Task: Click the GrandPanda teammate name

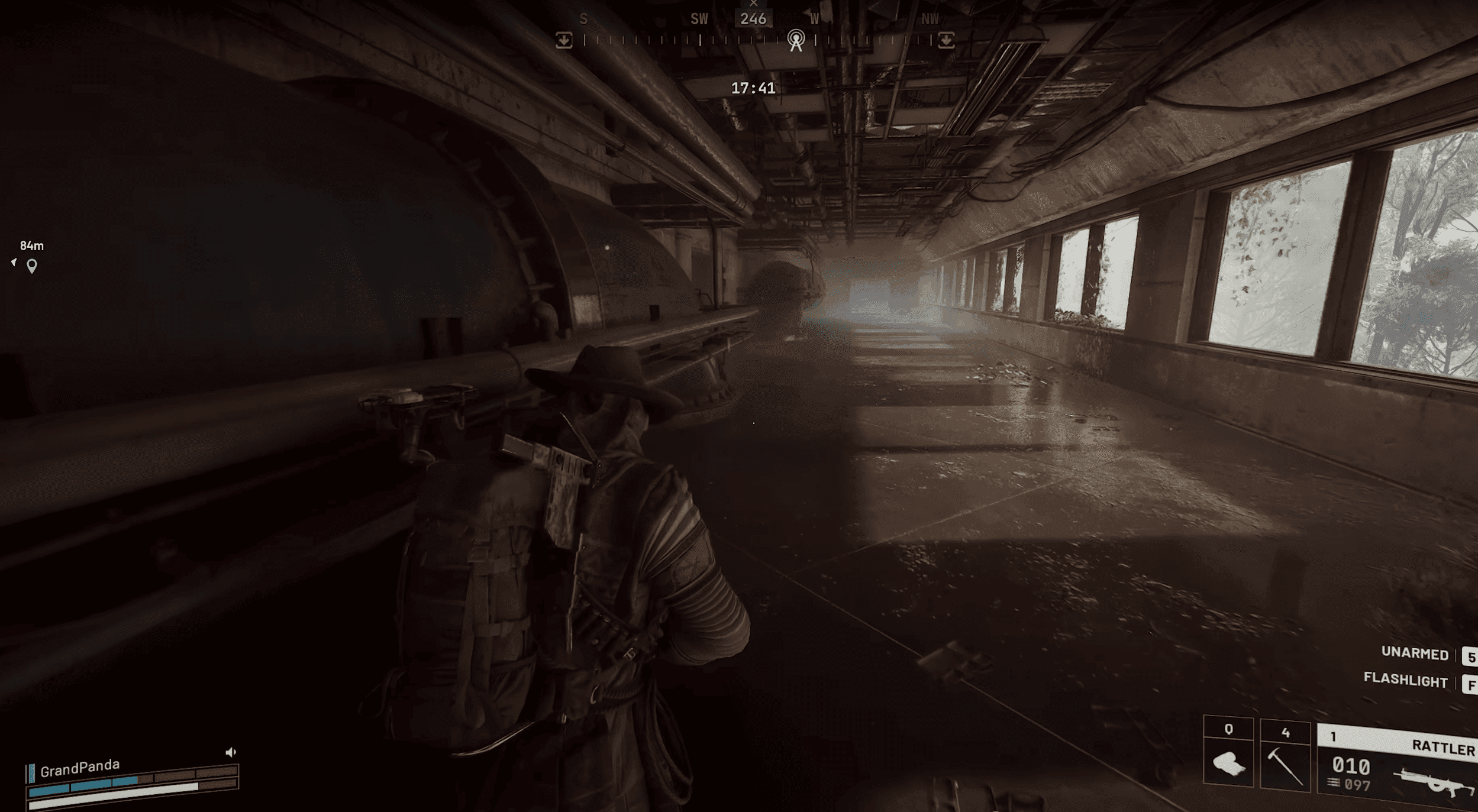Action: click(80, 768)
